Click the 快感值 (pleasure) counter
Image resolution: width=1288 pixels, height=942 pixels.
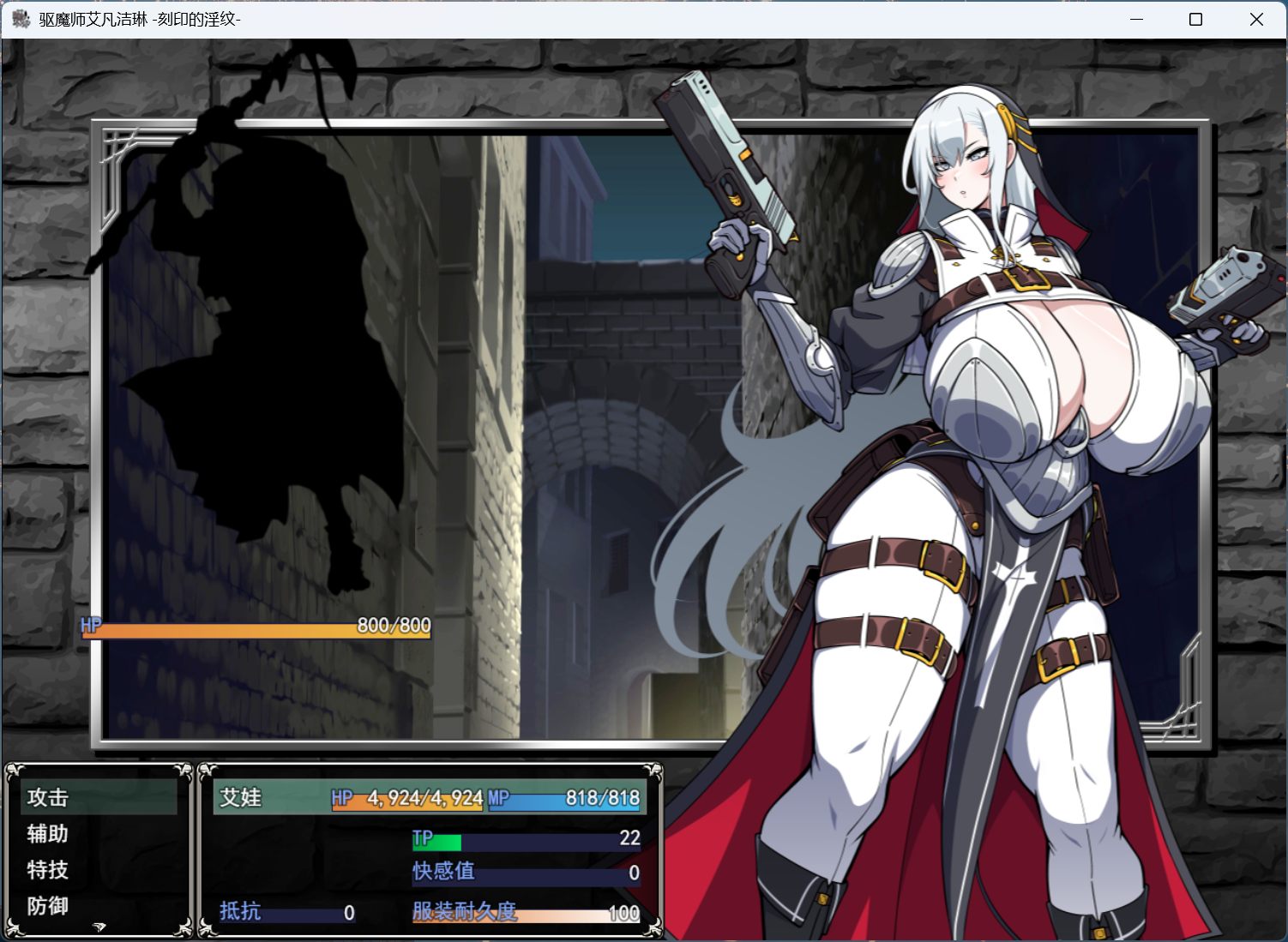pyautogui.click(x=525, y=872)
